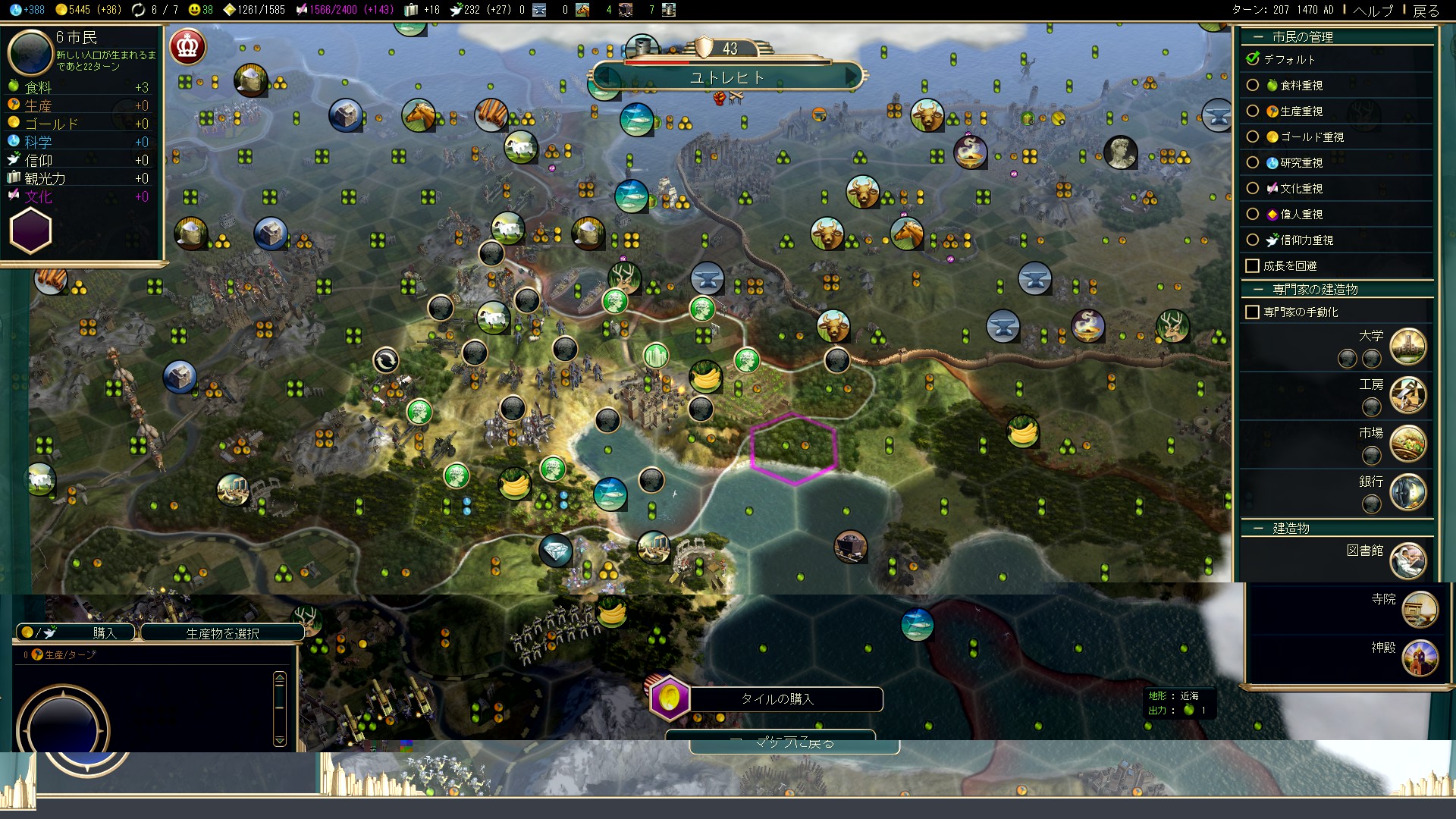Viewport: 1456px width, 819px height.
Task: Choose 生産重視 production focus
Action: point(1253,111)
